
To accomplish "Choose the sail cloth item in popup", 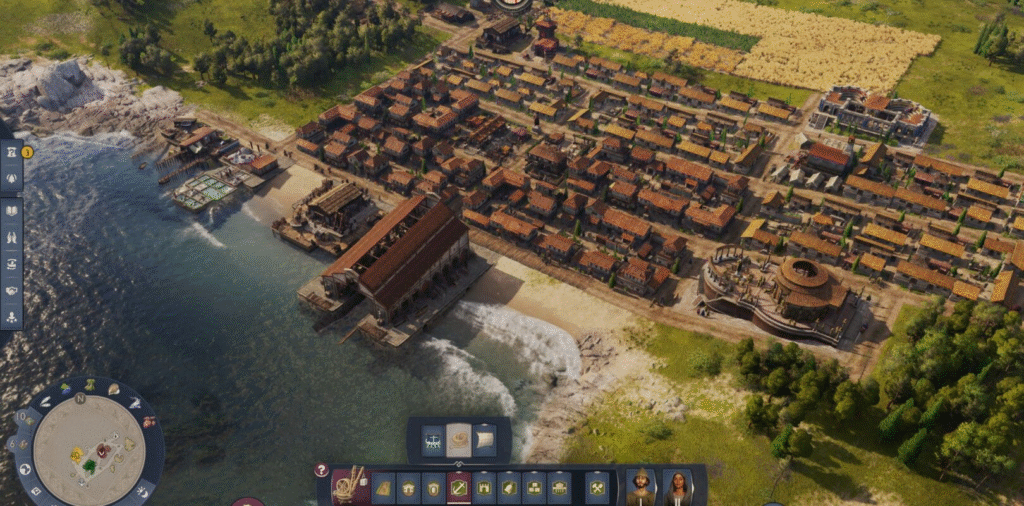I will click(x=485, y=440).
